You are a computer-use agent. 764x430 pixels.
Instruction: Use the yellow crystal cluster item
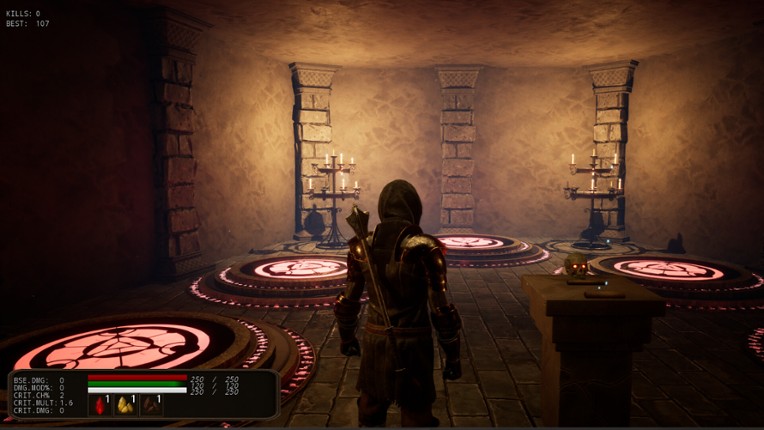click(x=126, y=405)
